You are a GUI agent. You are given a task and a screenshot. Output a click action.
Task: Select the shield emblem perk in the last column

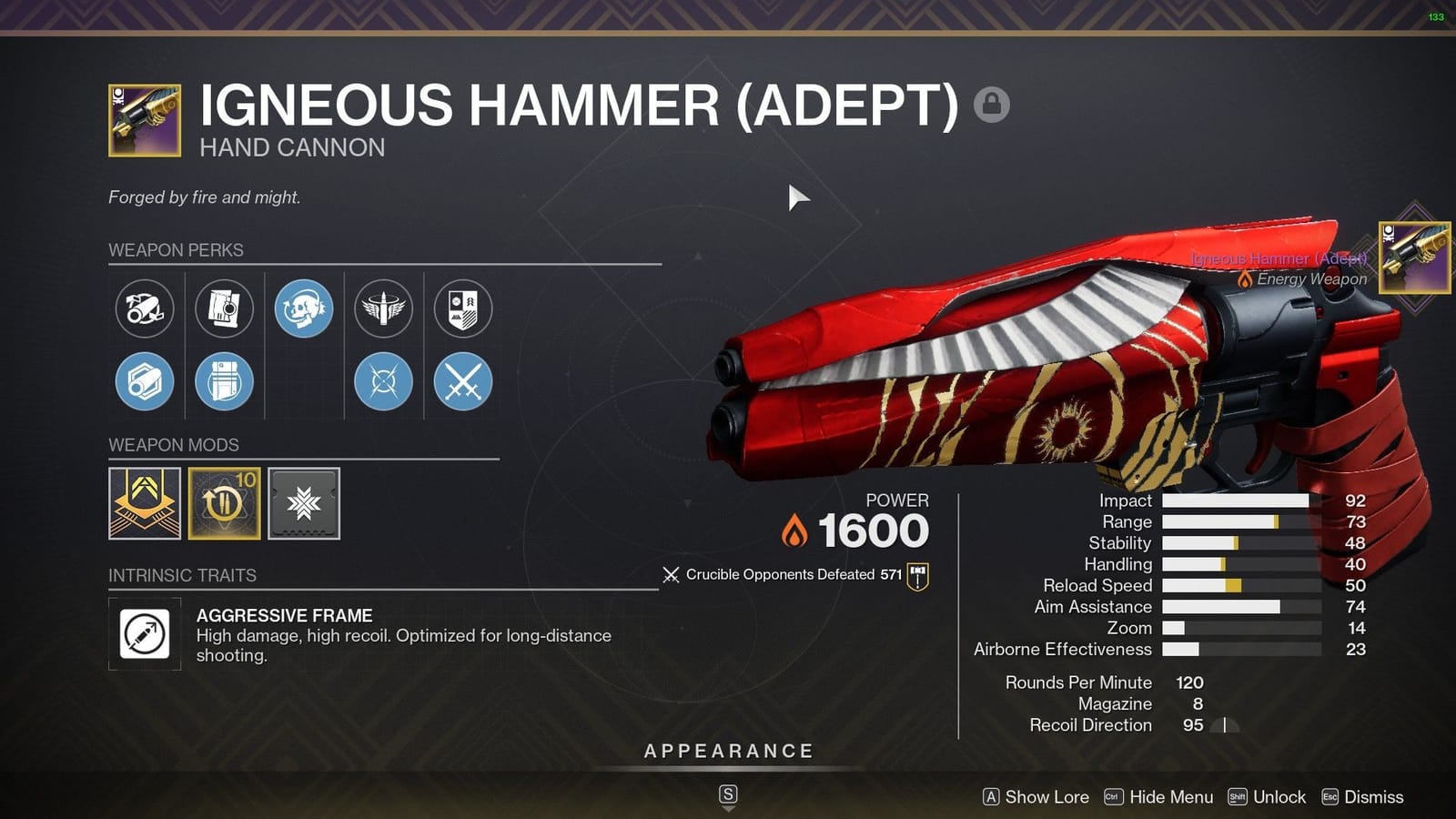(x=462, y=309)
